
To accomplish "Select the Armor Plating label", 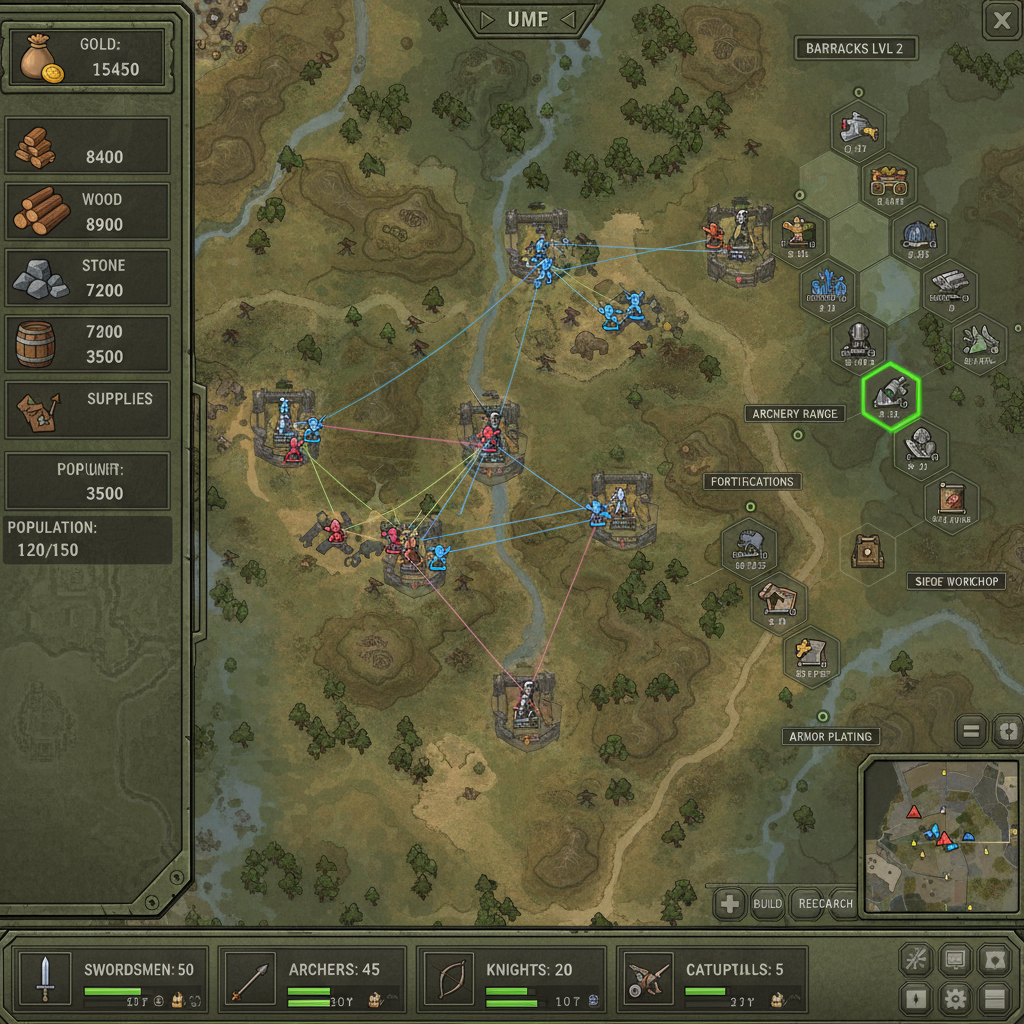I will (830, 737).
